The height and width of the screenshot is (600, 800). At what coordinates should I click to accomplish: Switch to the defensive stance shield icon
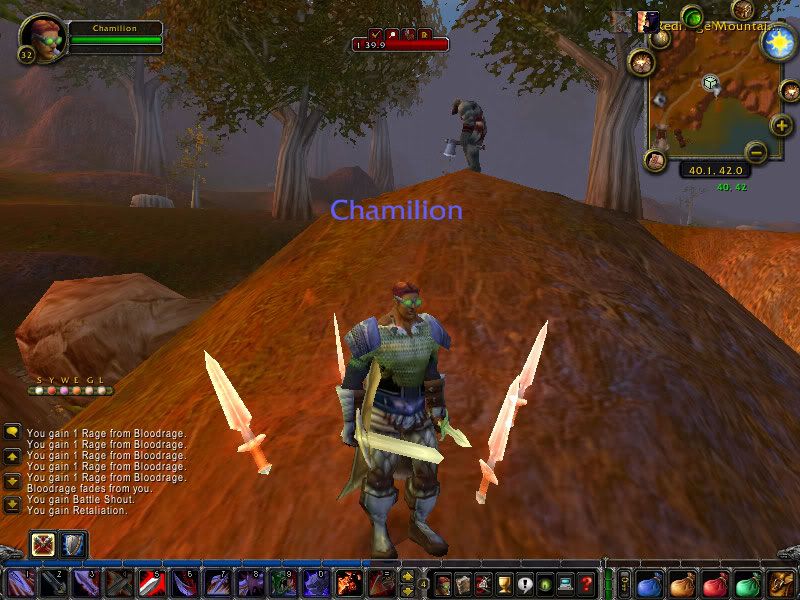click(x=74, y=544)
